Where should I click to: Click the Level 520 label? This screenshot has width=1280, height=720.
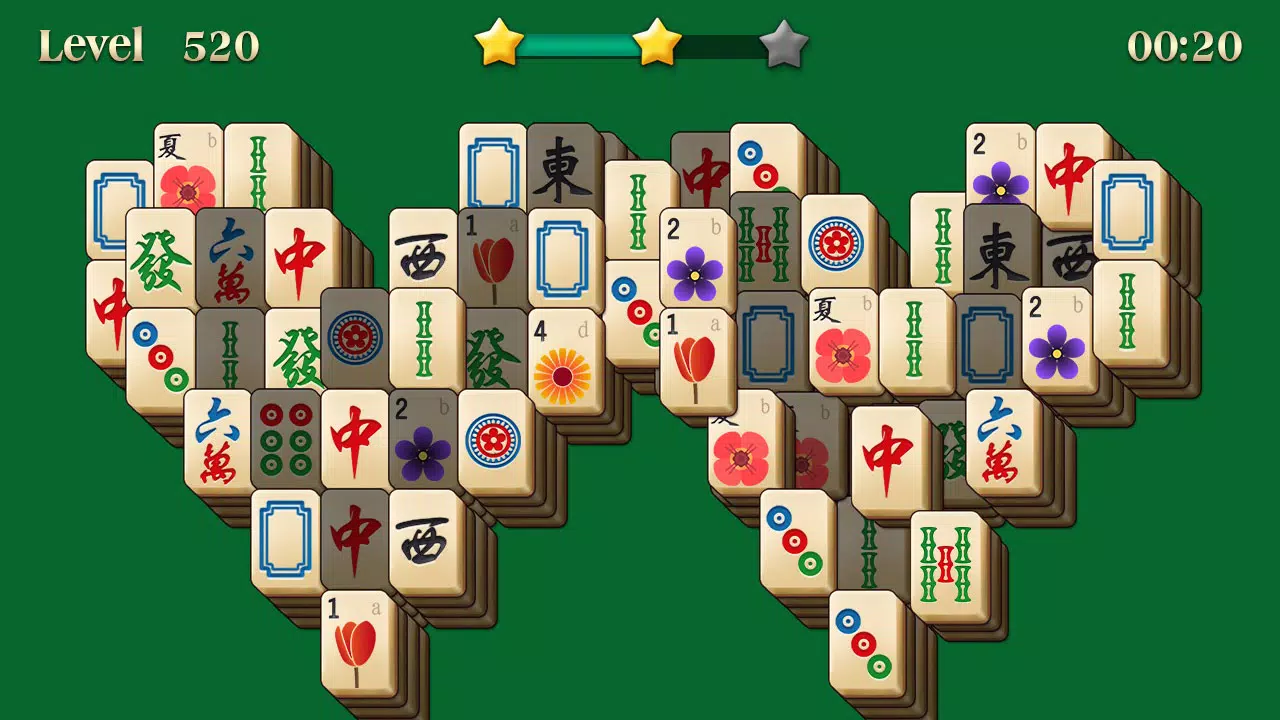(146, 44)
